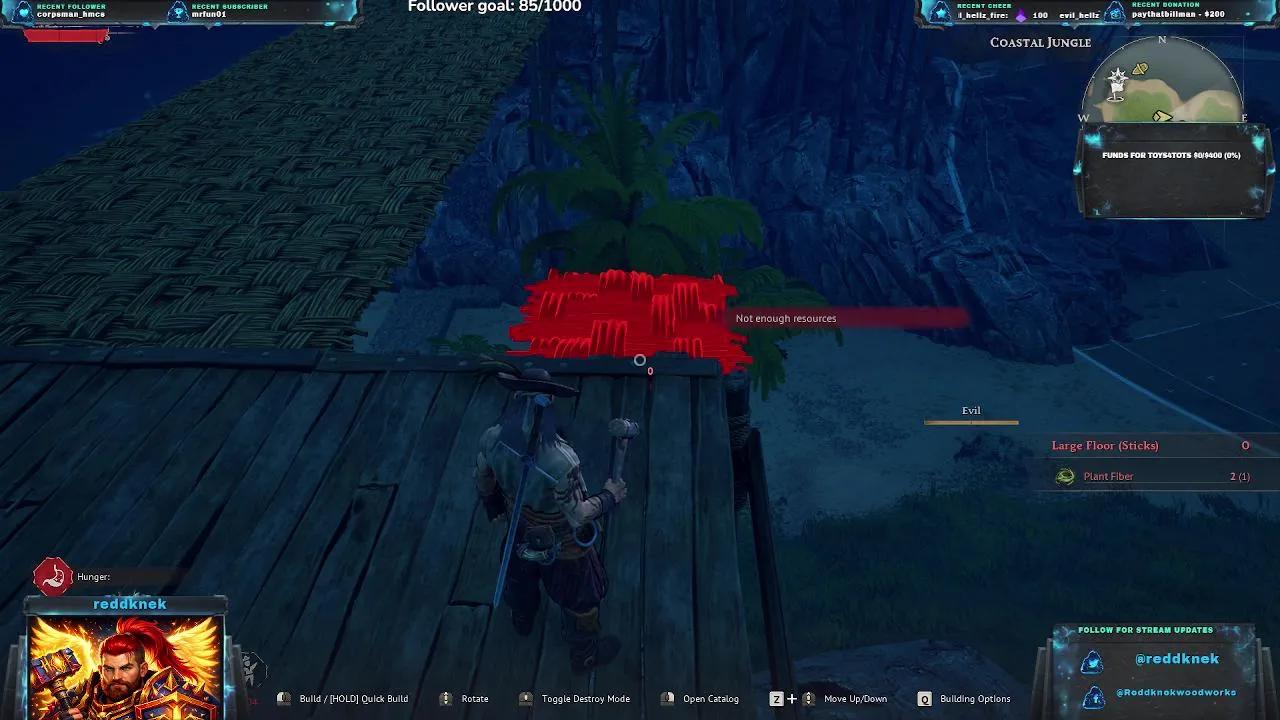Viewport: 1280px width, 720px height.
Task: Open the build Catalog icon
Action: [669, 698]
